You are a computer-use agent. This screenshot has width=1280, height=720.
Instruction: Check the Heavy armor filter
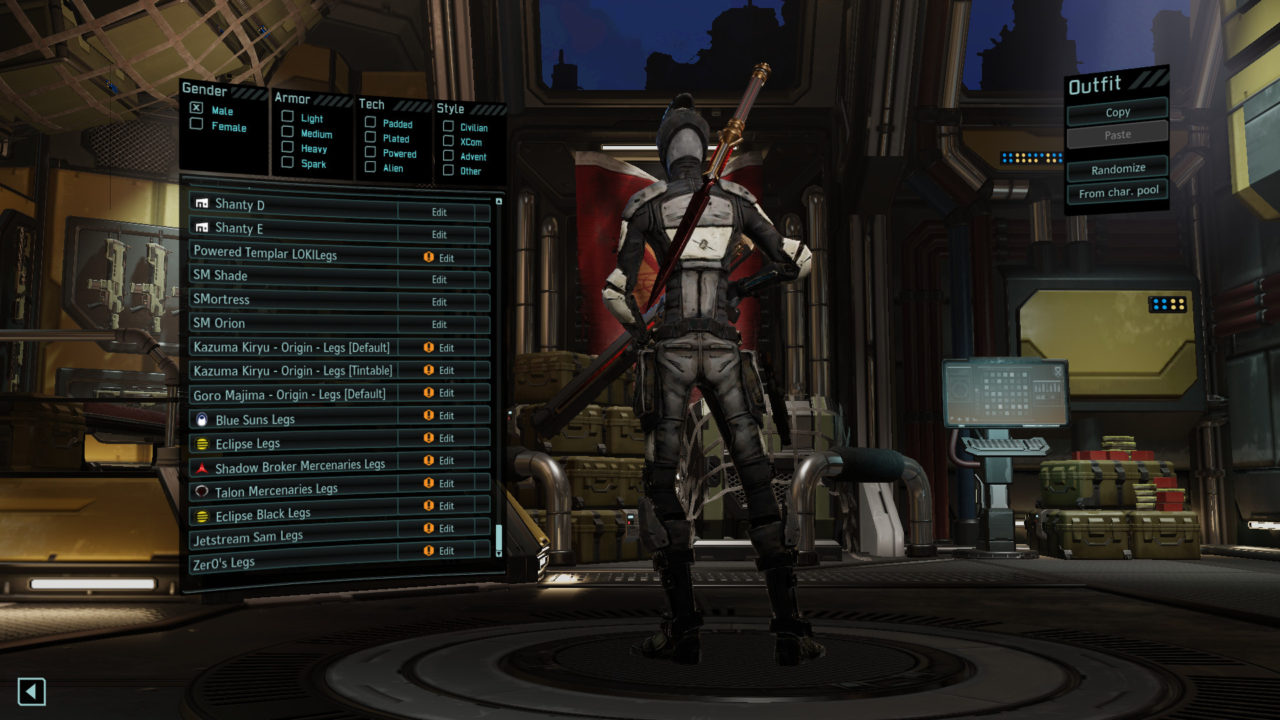coord(288,147)
